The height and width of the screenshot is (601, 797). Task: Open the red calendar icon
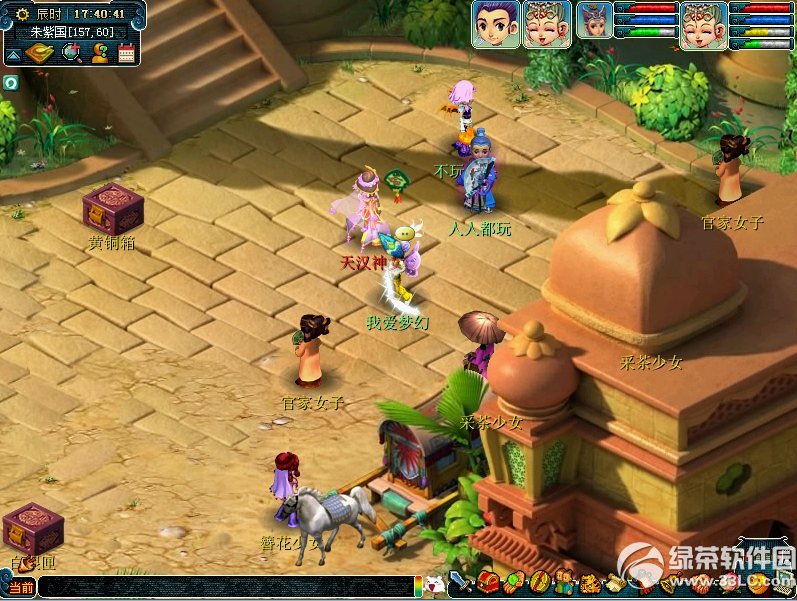pos(126,54)
